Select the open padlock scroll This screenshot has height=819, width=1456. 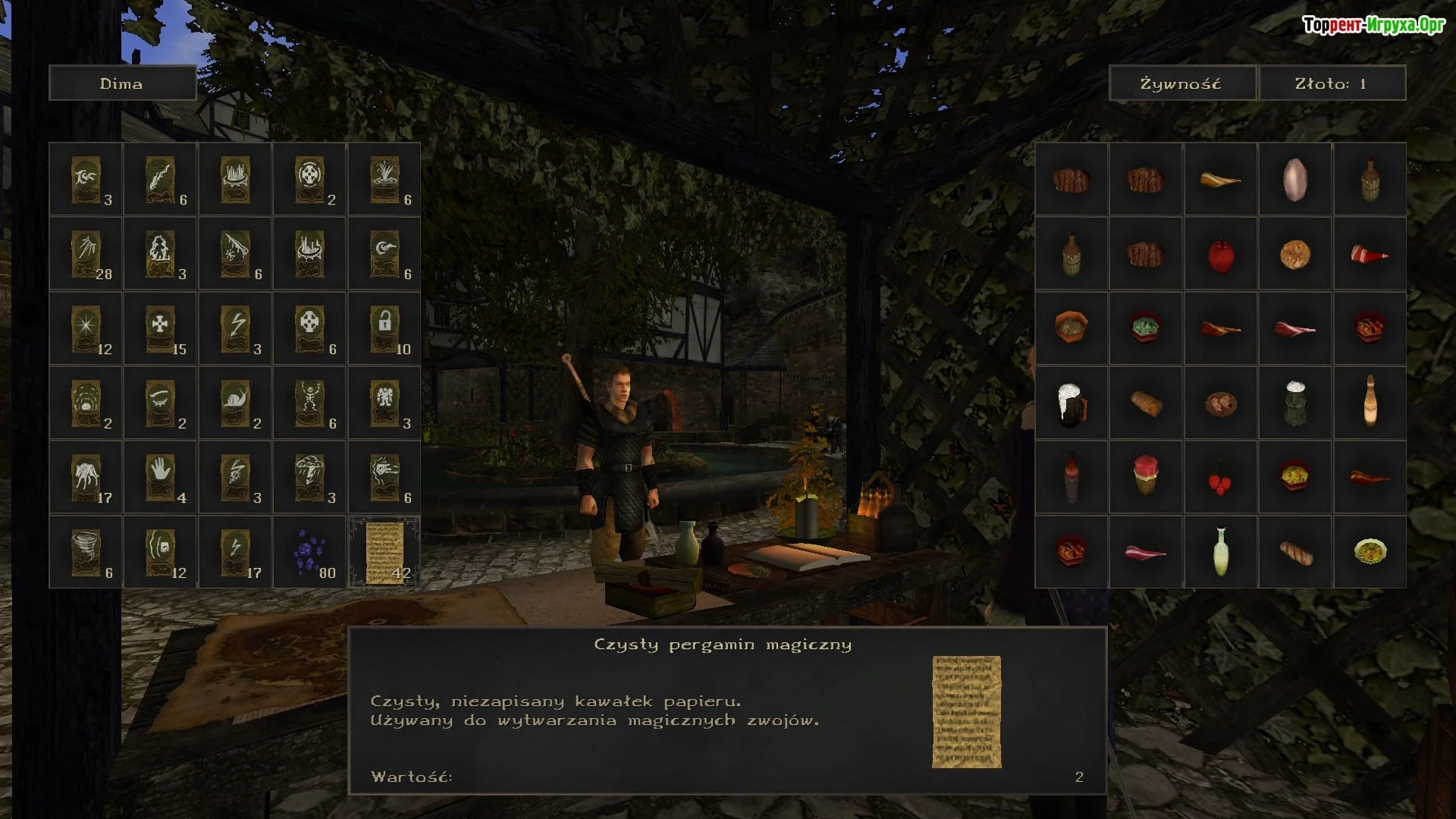click(384, 328)
